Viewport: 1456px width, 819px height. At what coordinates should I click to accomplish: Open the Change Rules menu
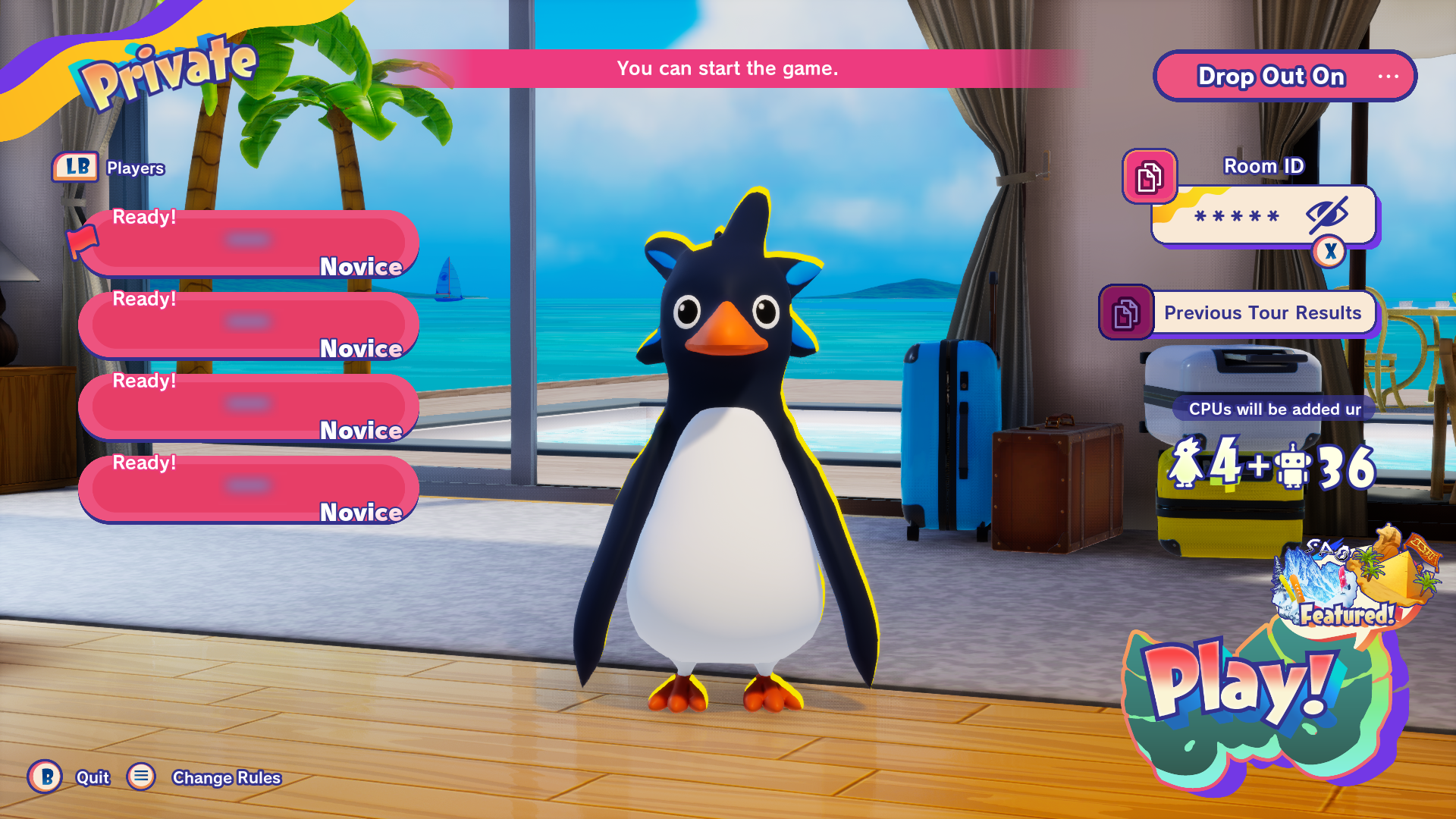tap(142, 777)
